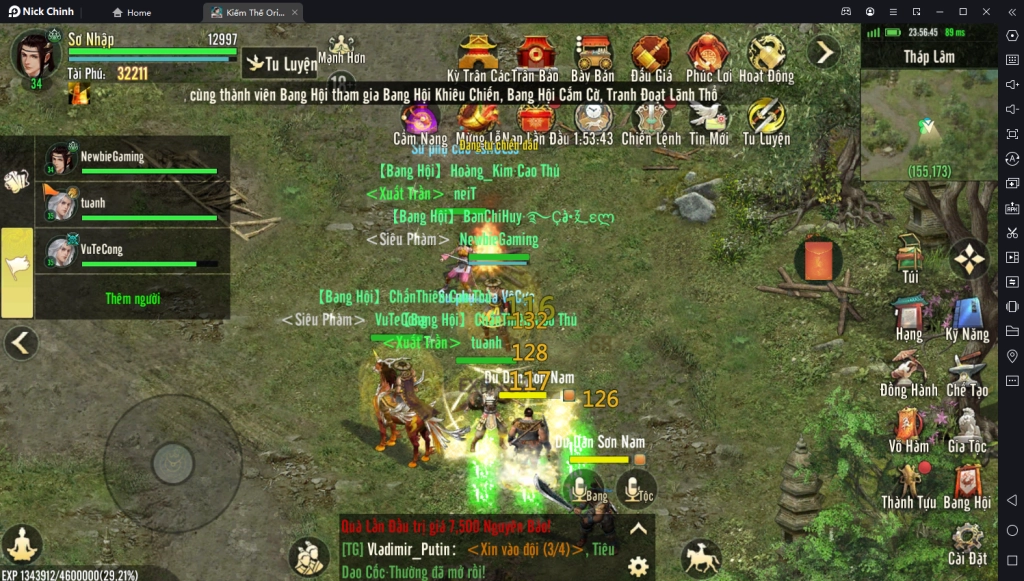Open the Phúc Lợi rewards icon
This screenshot has width=1024, height=581.
pyautogui.click(x=708, y=57)
